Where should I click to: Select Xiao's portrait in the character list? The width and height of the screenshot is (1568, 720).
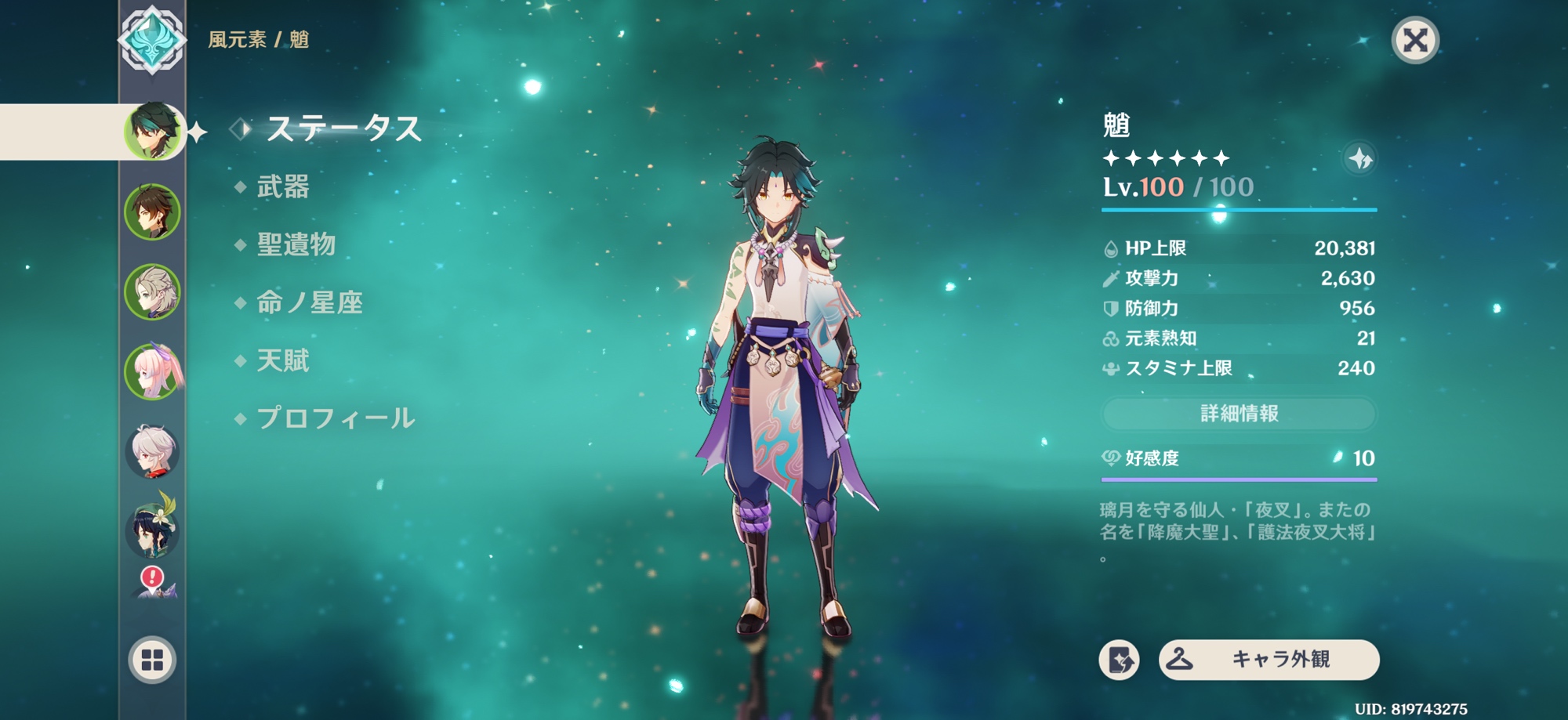click(x=153, y=132)
